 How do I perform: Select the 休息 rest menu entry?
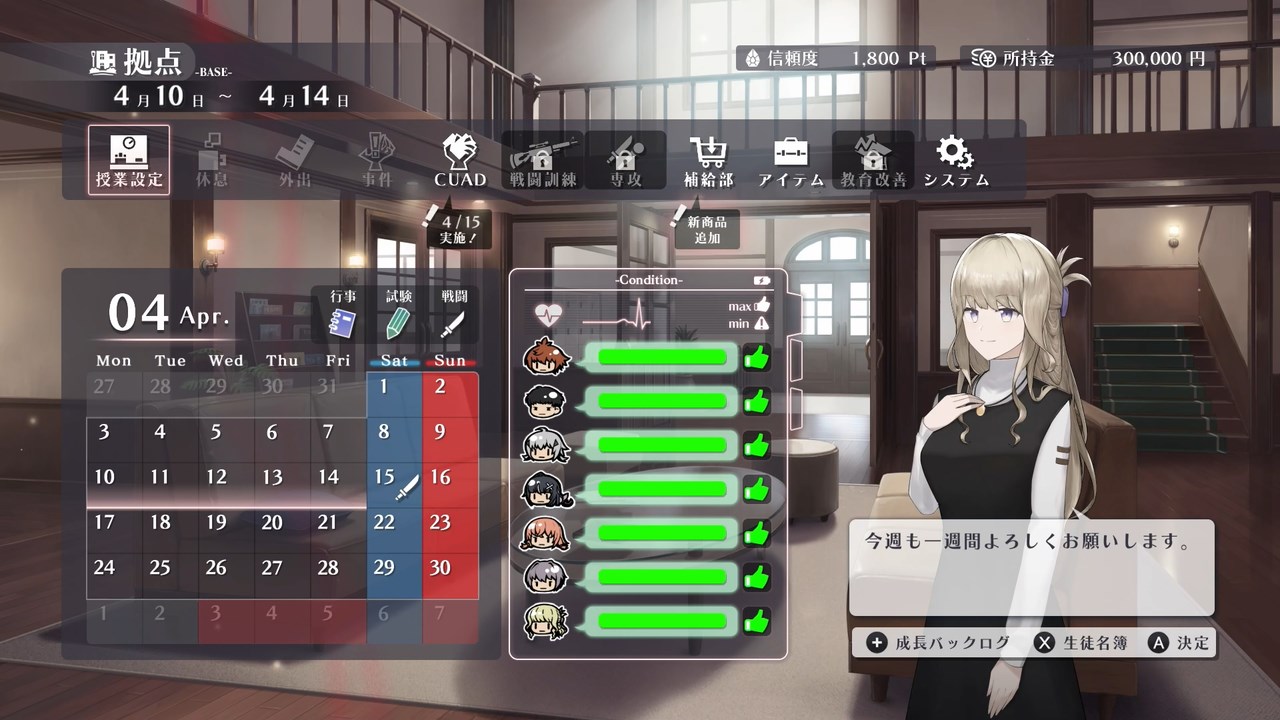pos(211,160)
